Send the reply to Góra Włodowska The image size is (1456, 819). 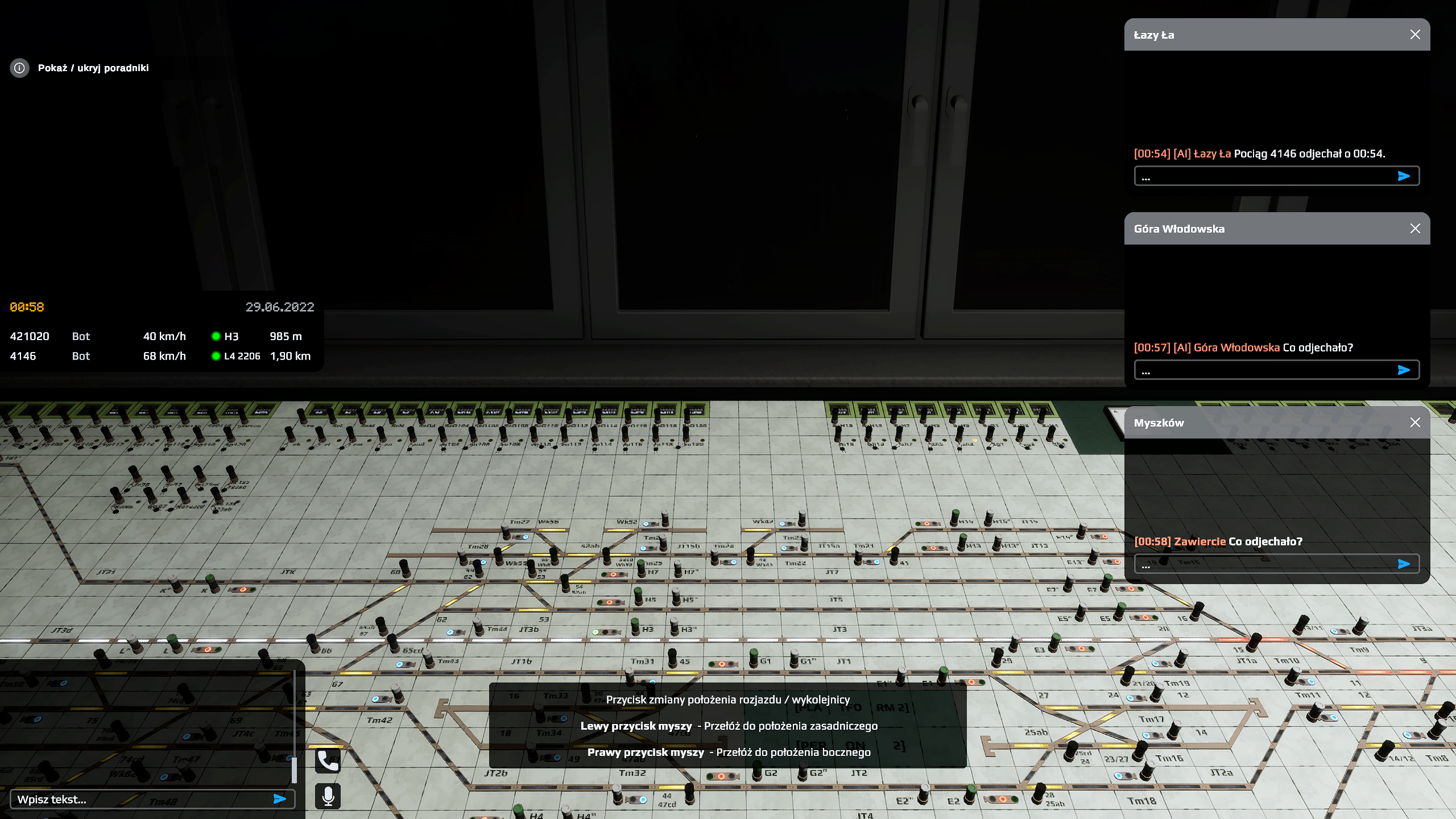click(1404, 370)
